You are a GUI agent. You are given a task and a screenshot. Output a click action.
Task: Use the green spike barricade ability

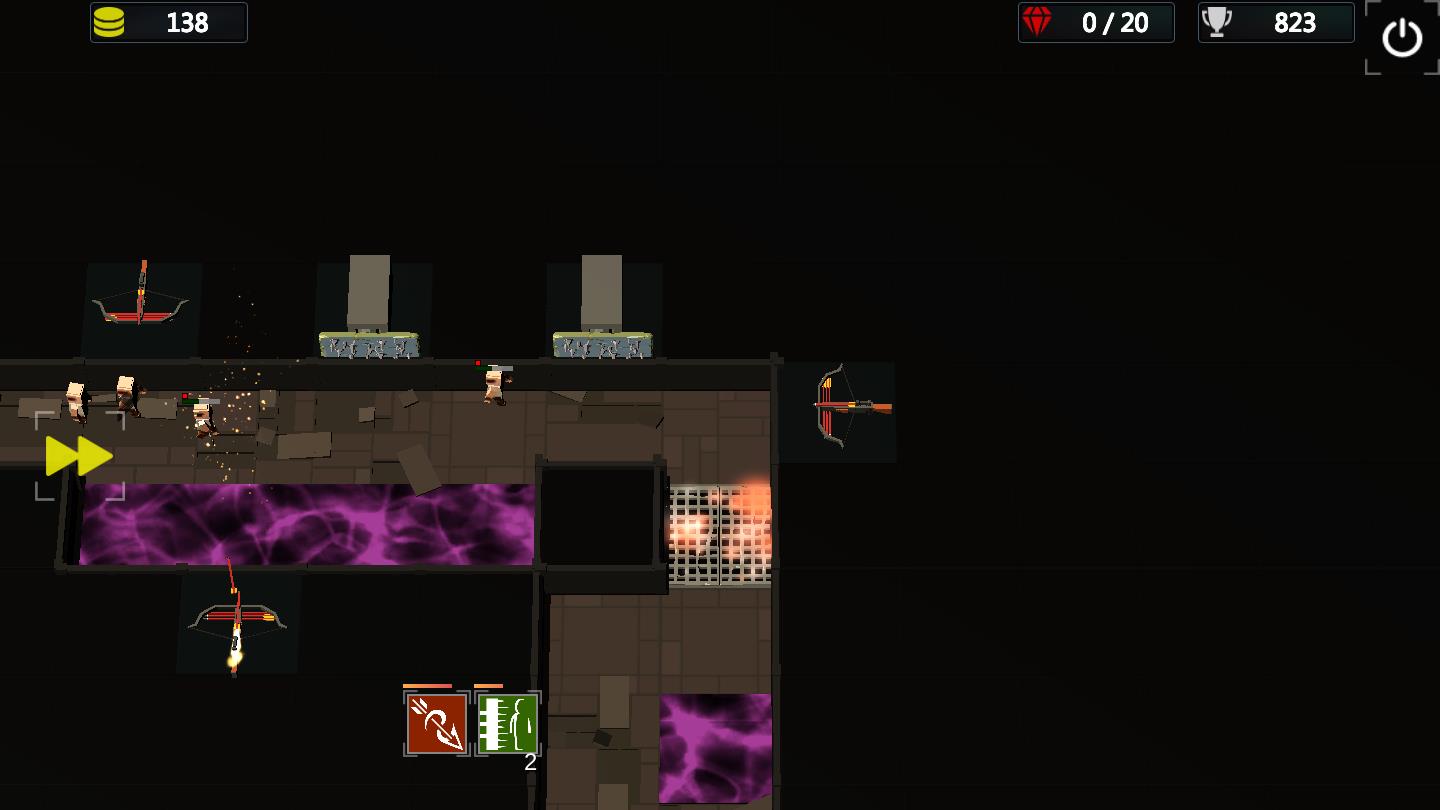pos(508,724)
